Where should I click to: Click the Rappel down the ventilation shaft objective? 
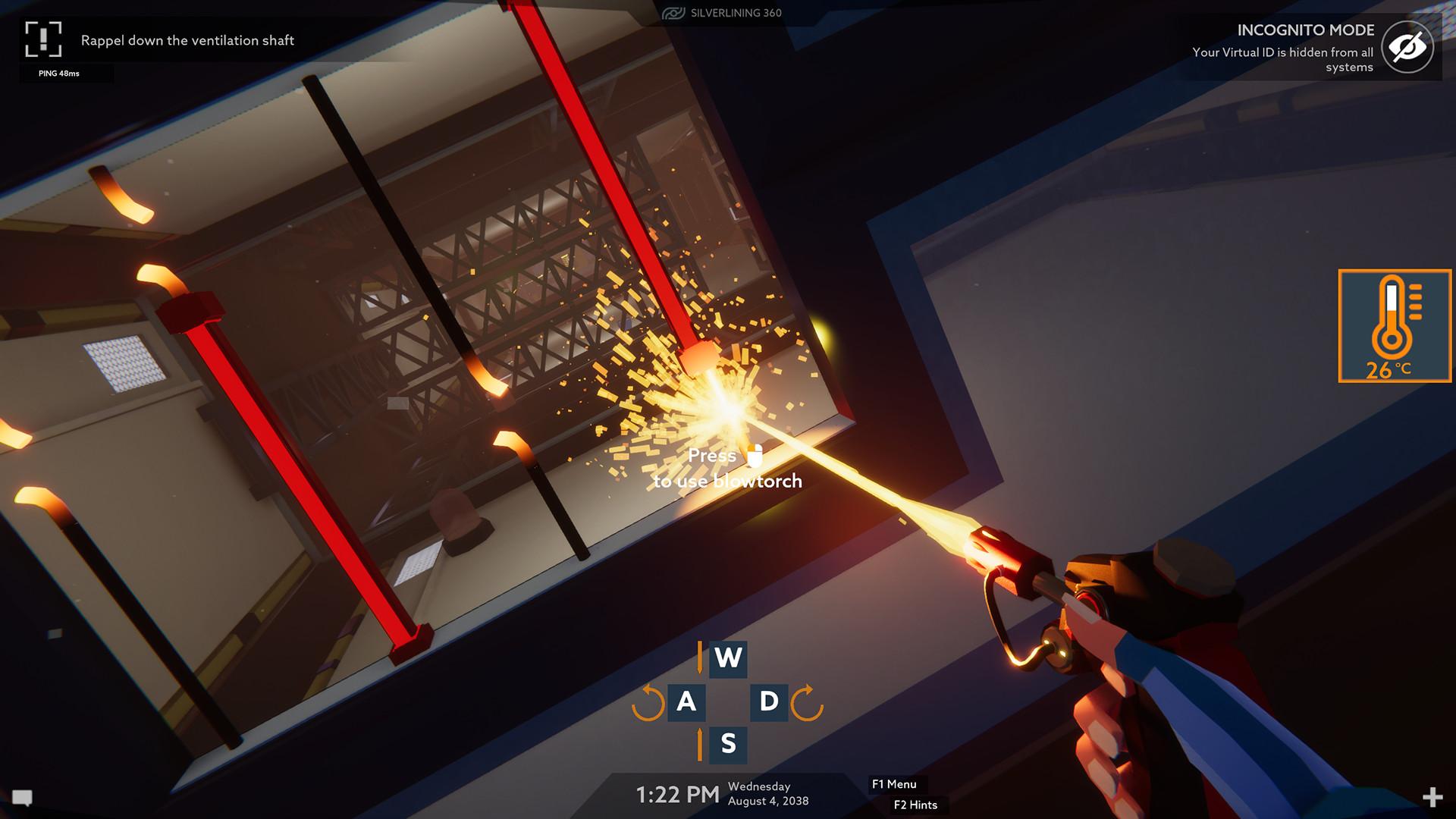click(187, 41)
